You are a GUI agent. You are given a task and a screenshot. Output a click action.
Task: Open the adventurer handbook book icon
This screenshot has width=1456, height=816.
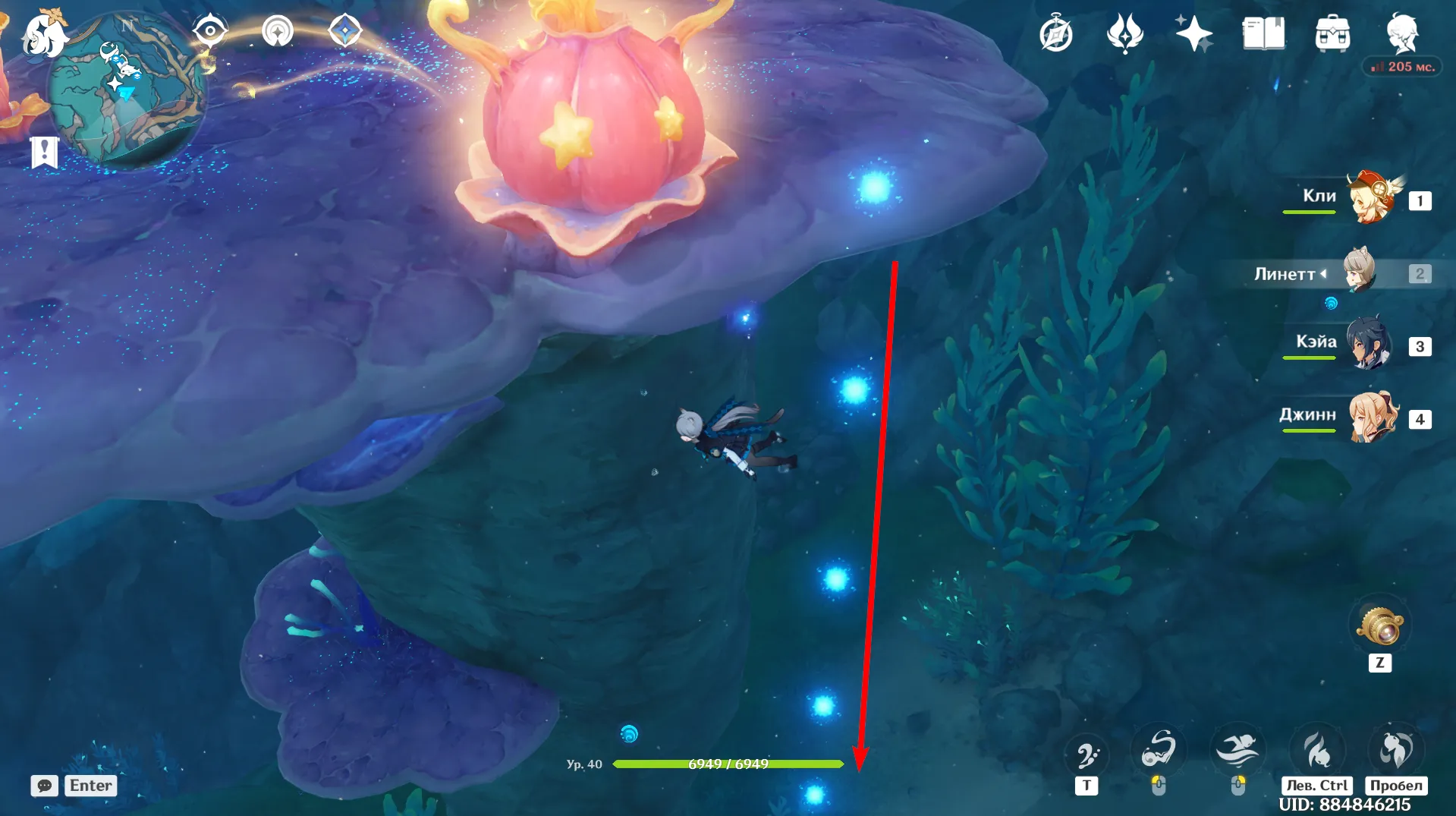1263,34
